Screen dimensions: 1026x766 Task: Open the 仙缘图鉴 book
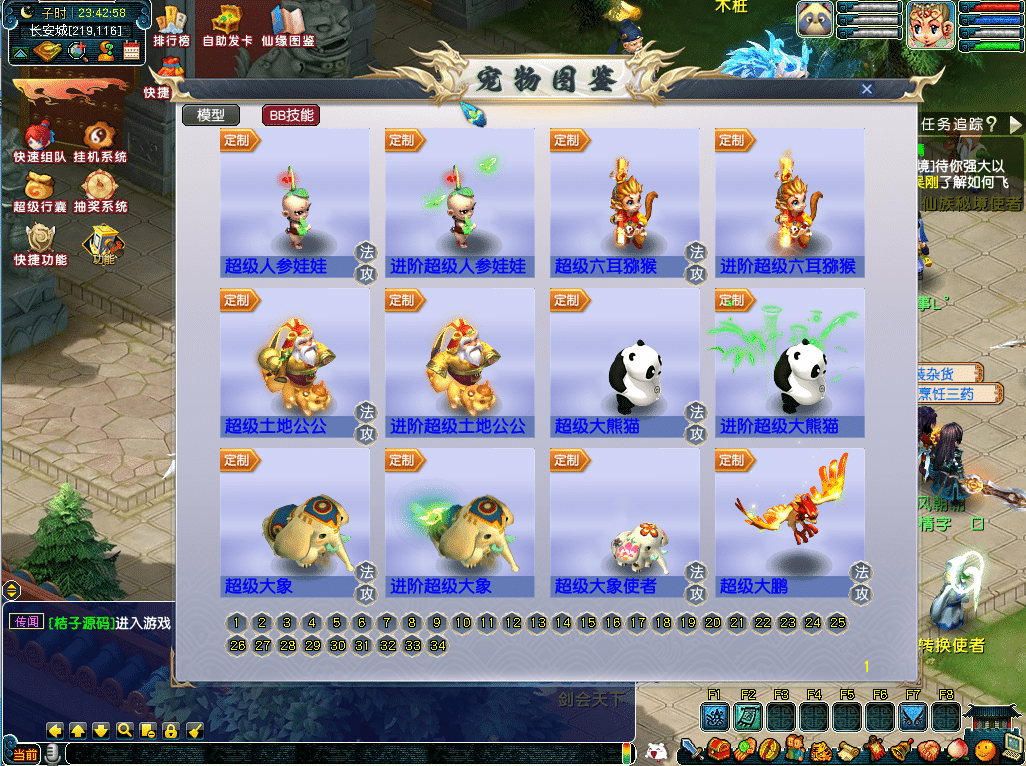coord(288,26)
